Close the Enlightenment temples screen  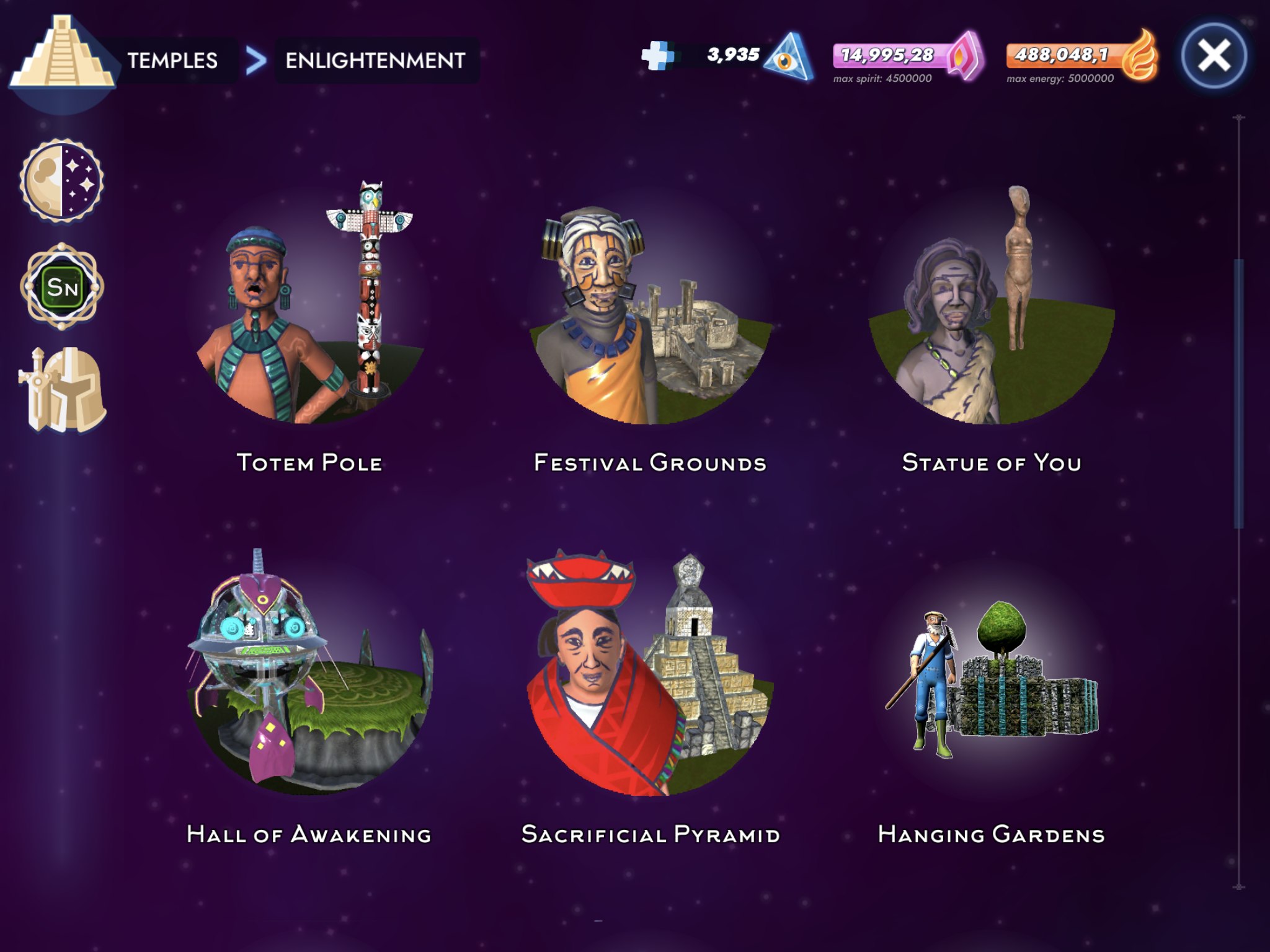(1214, 56)
